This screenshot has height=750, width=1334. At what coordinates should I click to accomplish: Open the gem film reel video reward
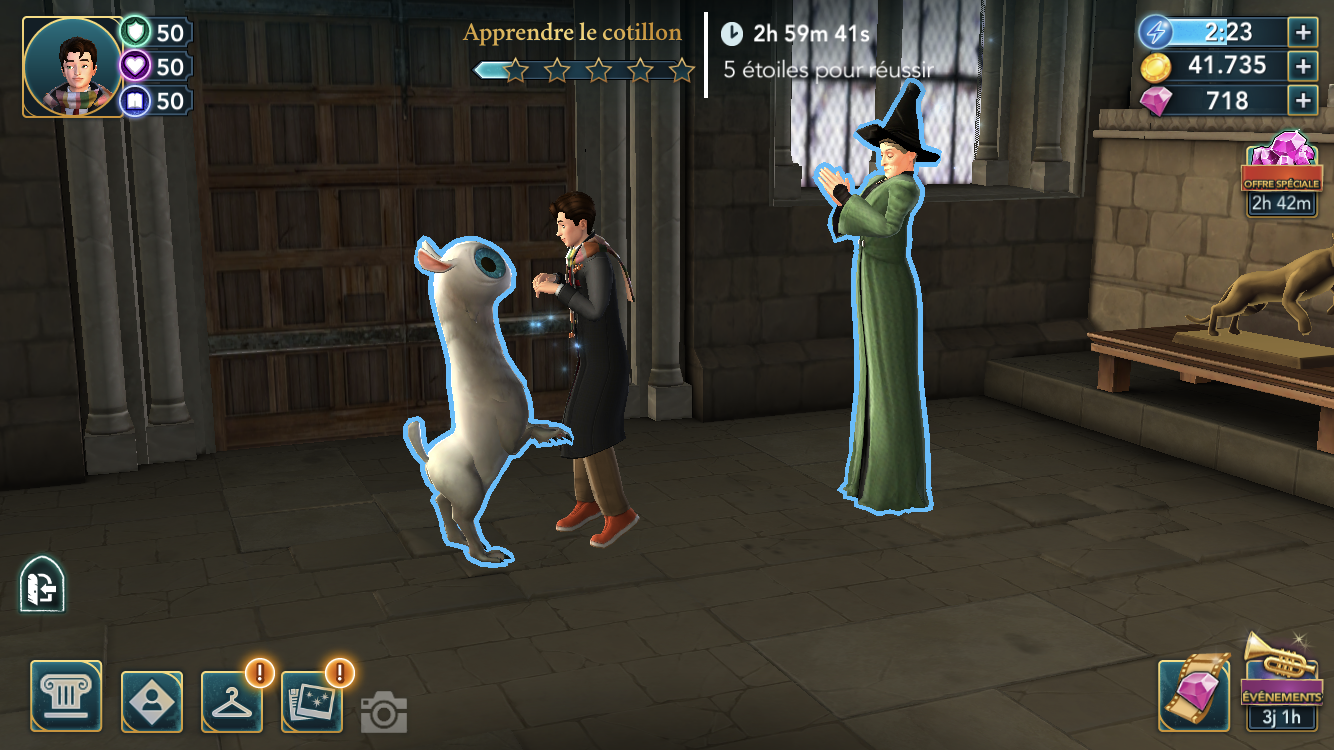(1194, 693)
